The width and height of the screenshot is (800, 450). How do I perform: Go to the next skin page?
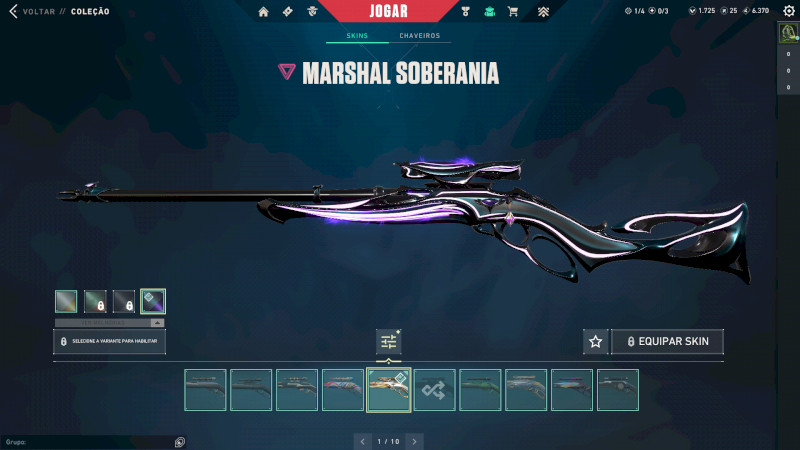(415, 441)
